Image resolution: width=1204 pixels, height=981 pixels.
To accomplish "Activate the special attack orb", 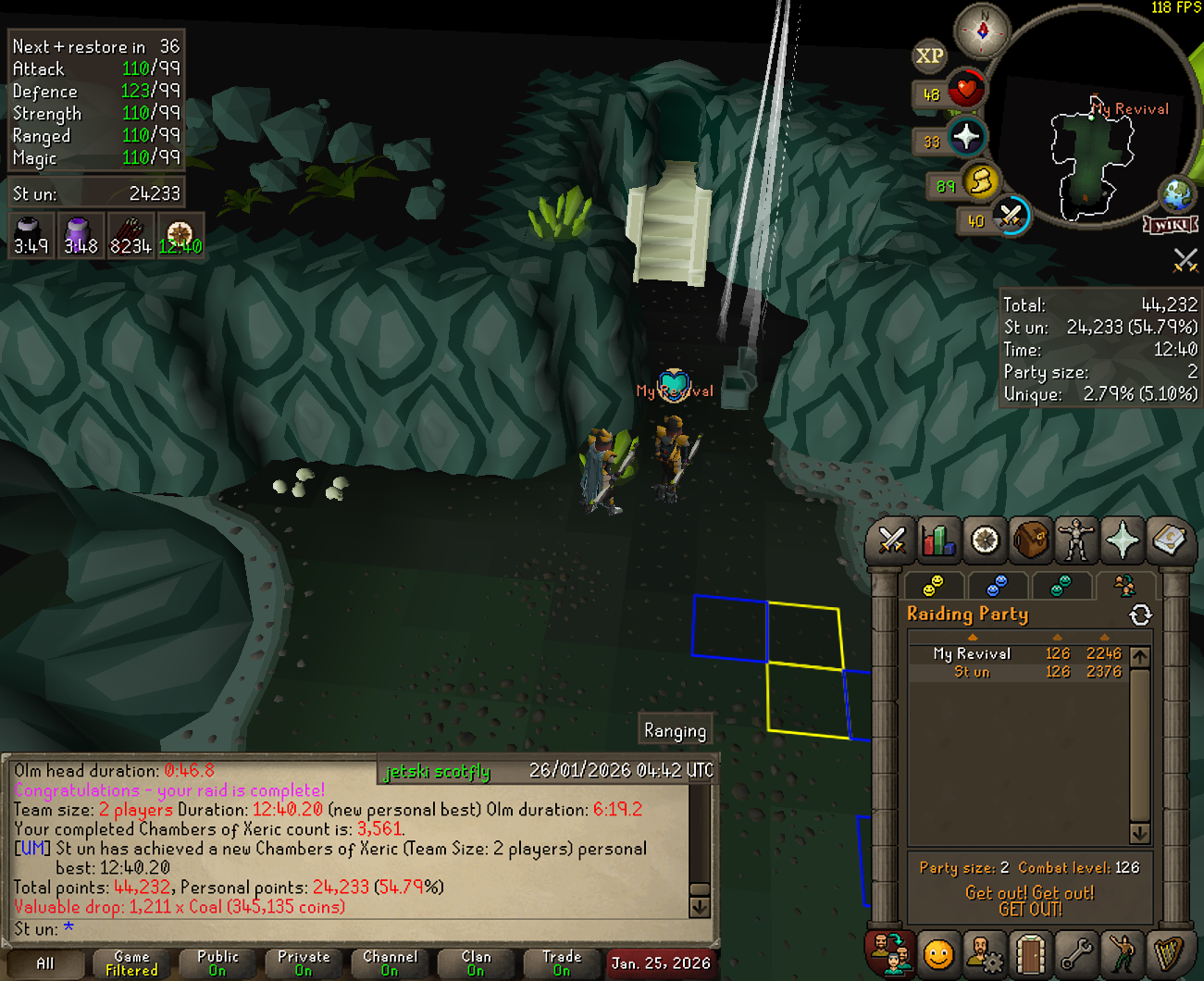I will pos(1011,217).
